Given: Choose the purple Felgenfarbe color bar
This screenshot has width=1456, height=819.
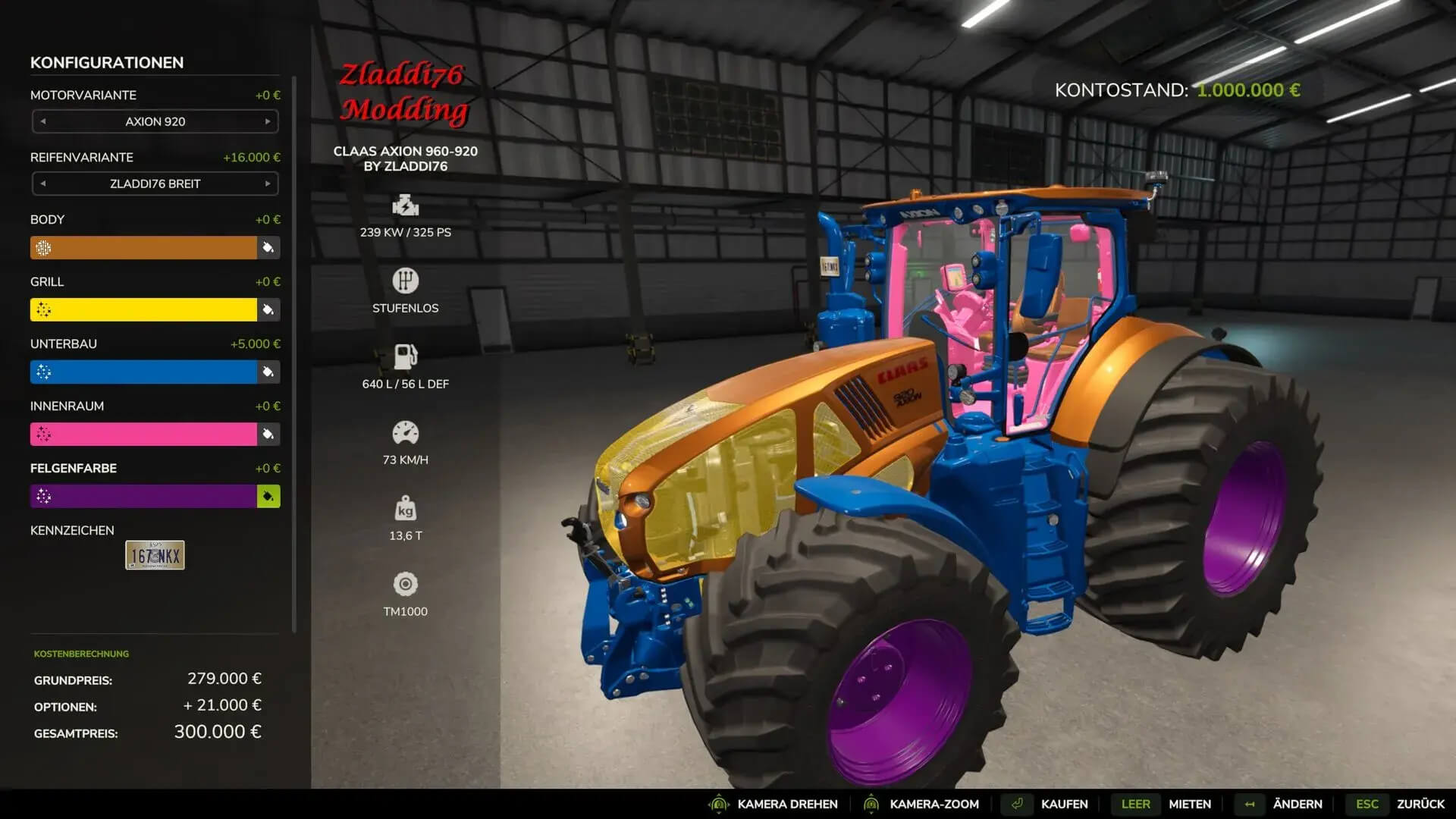Looking at the screenshot, I should pos(143,497).
